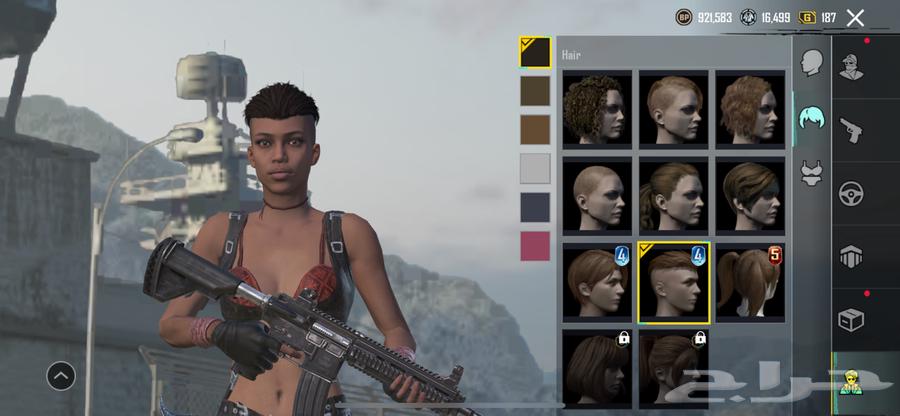Choose the light gray hair color
Viewport: 900px width, 416px height.
pyautogui.click(x=535, y=168)
